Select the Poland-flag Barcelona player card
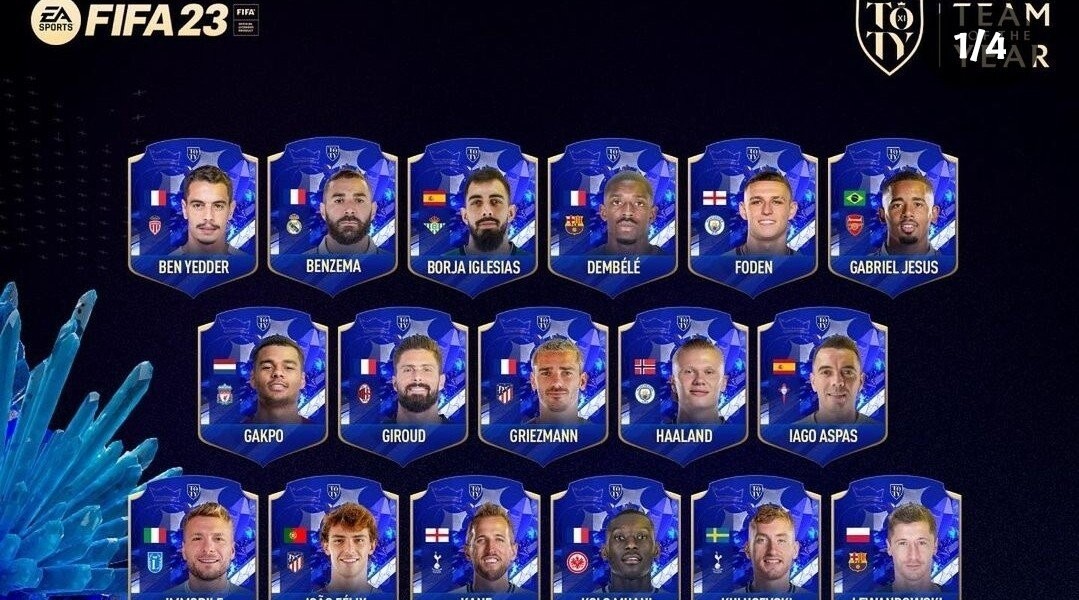The height and width of the screenshot is (600, 1079). (x=896, y=545)
